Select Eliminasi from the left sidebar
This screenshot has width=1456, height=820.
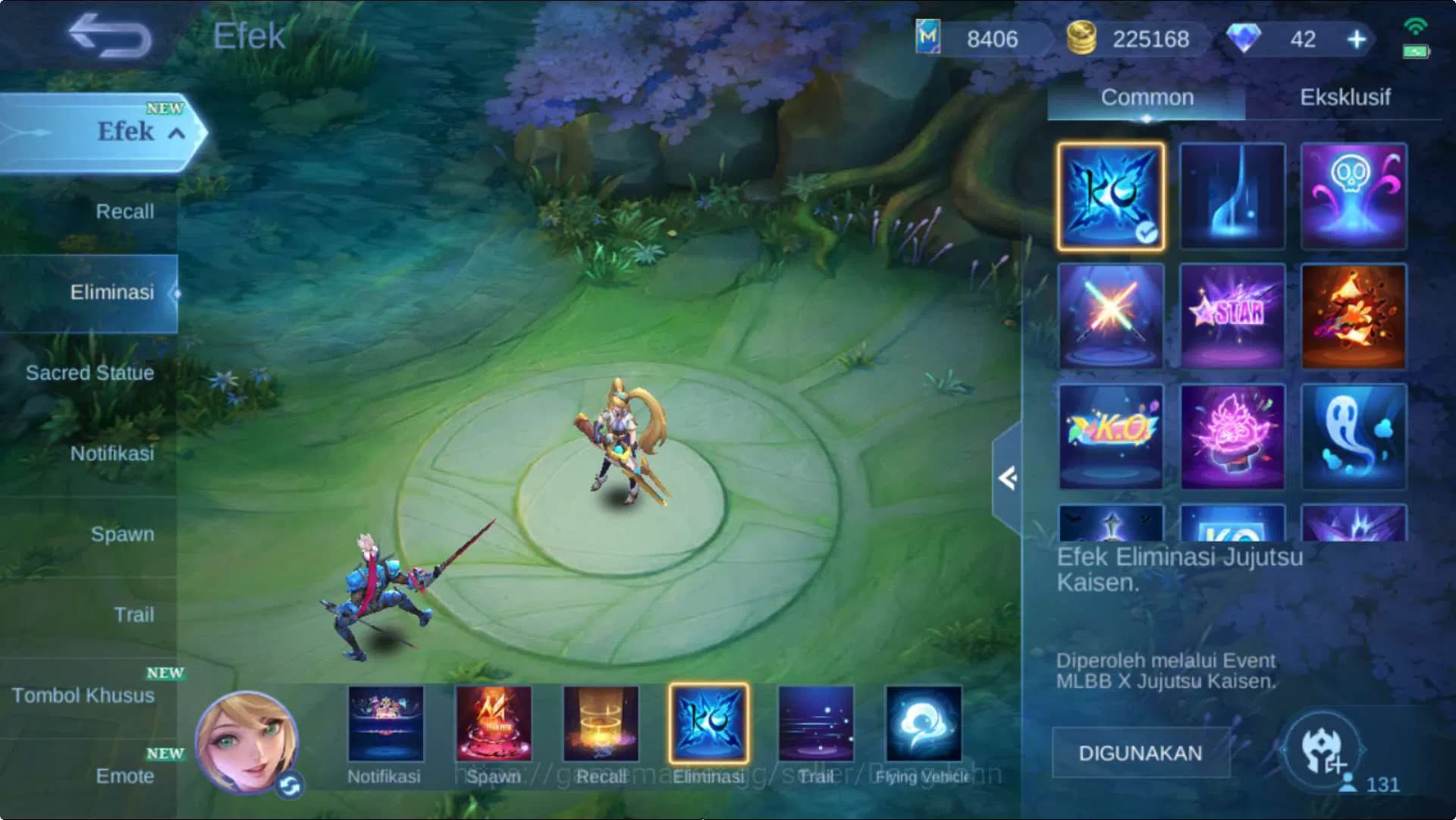point(113,291)
